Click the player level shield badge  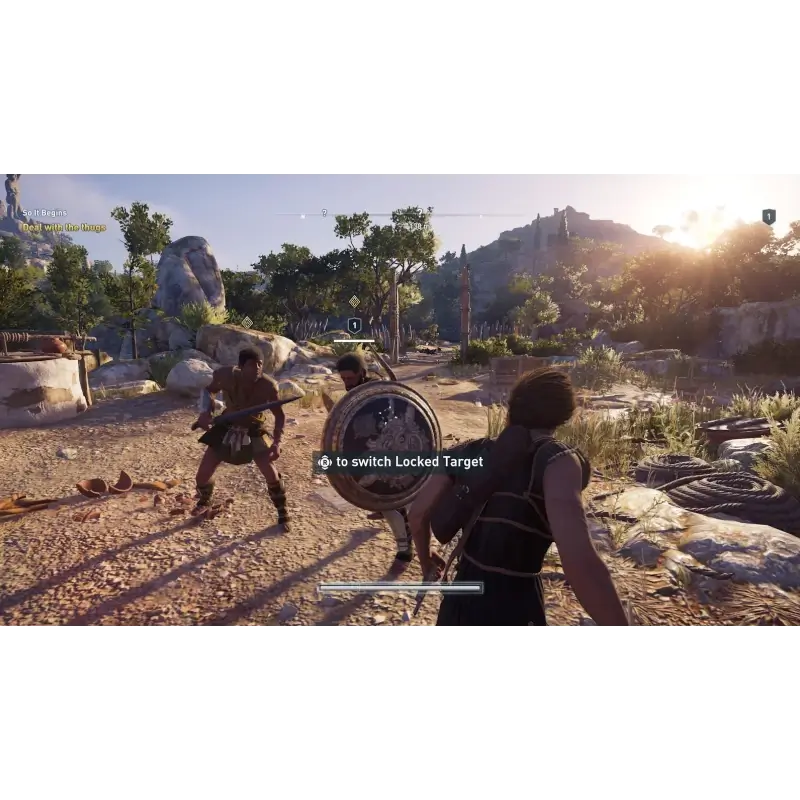pos(768,216)
